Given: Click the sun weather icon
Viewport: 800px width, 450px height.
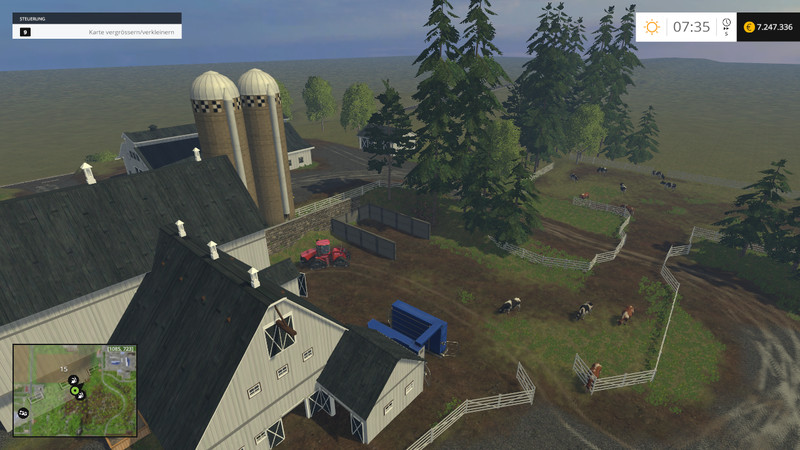Looking at the screenshot, I should tap(652, 27).
